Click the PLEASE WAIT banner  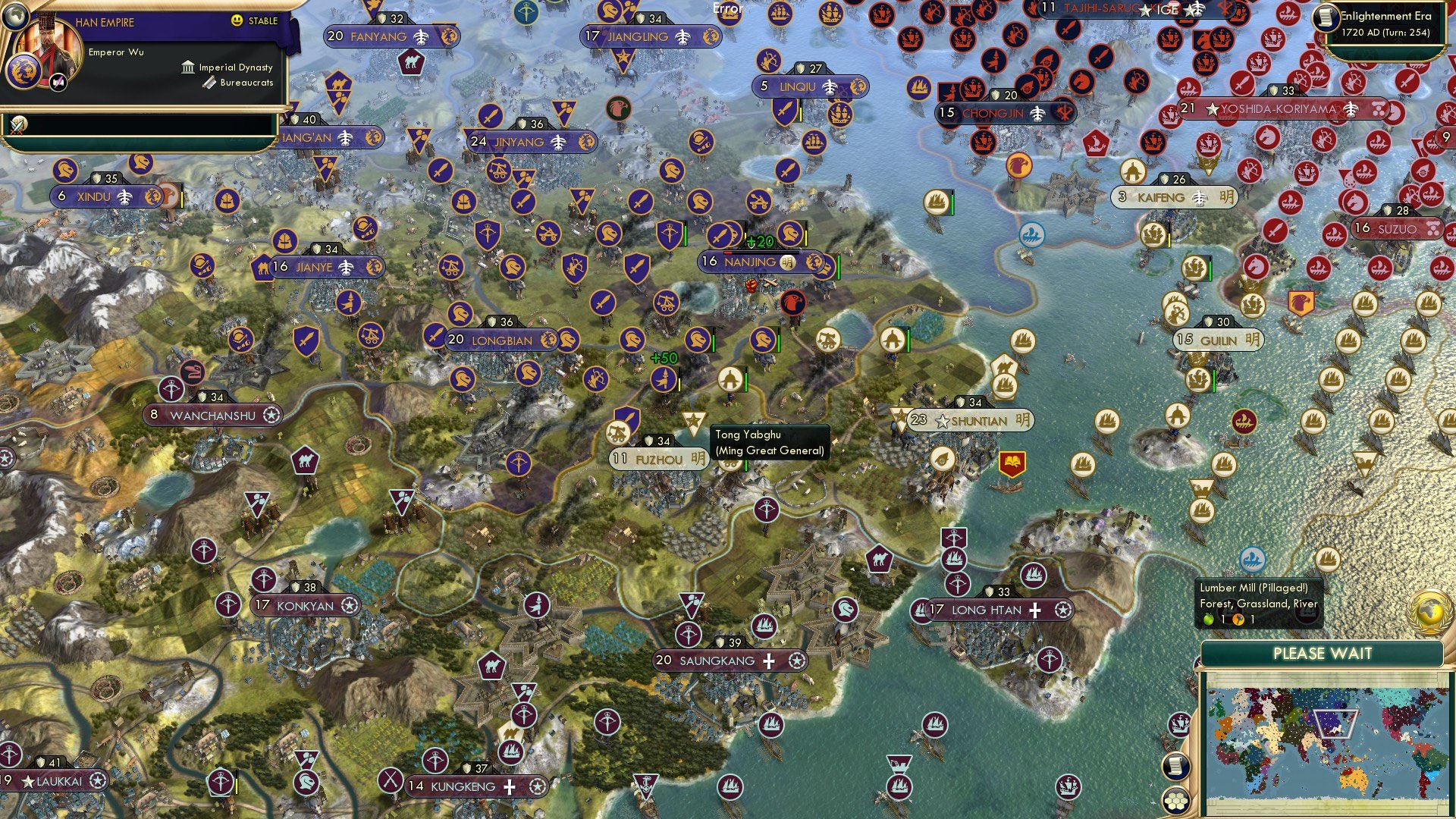coord(1323,653)
